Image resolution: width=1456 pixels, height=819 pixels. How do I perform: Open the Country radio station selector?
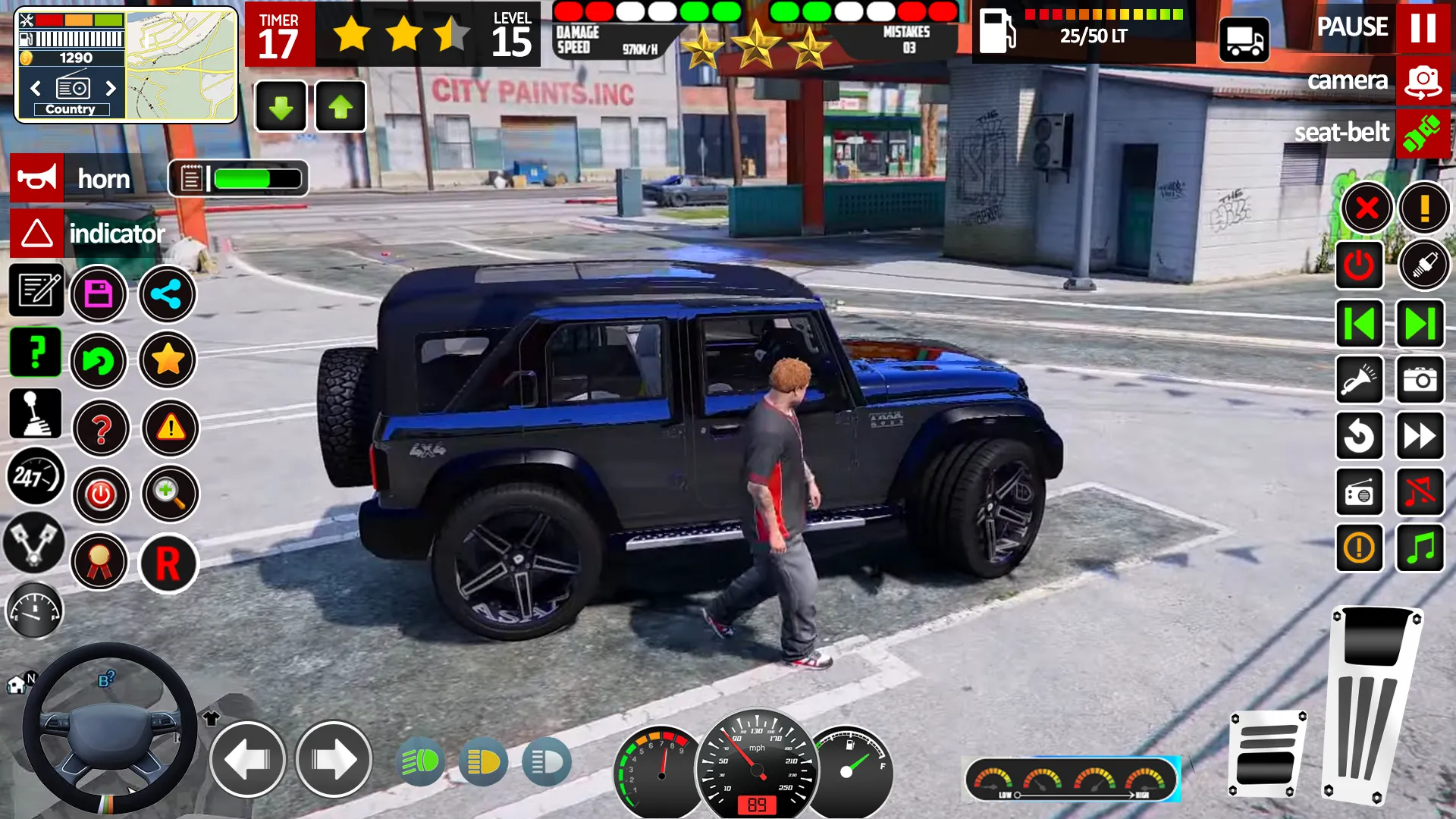click(71, 108)
